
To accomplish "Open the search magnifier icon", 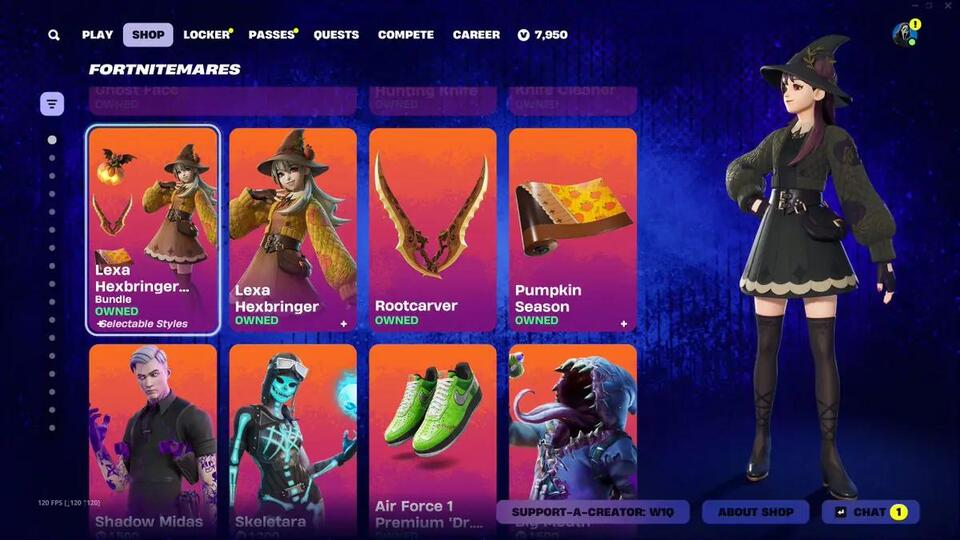I will (x=54, y=35).
